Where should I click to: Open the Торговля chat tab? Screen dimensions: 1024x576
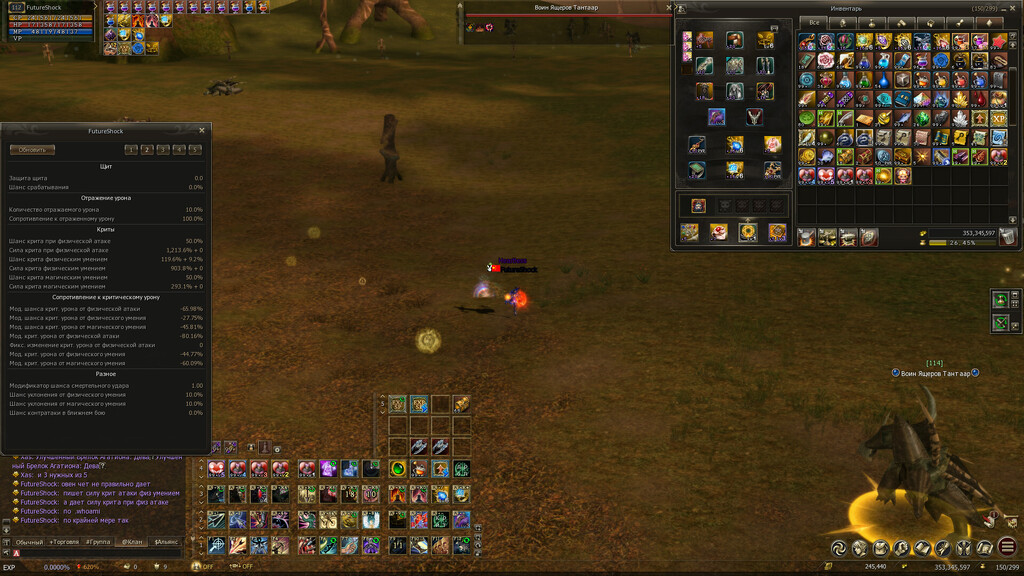pos(62,542)
